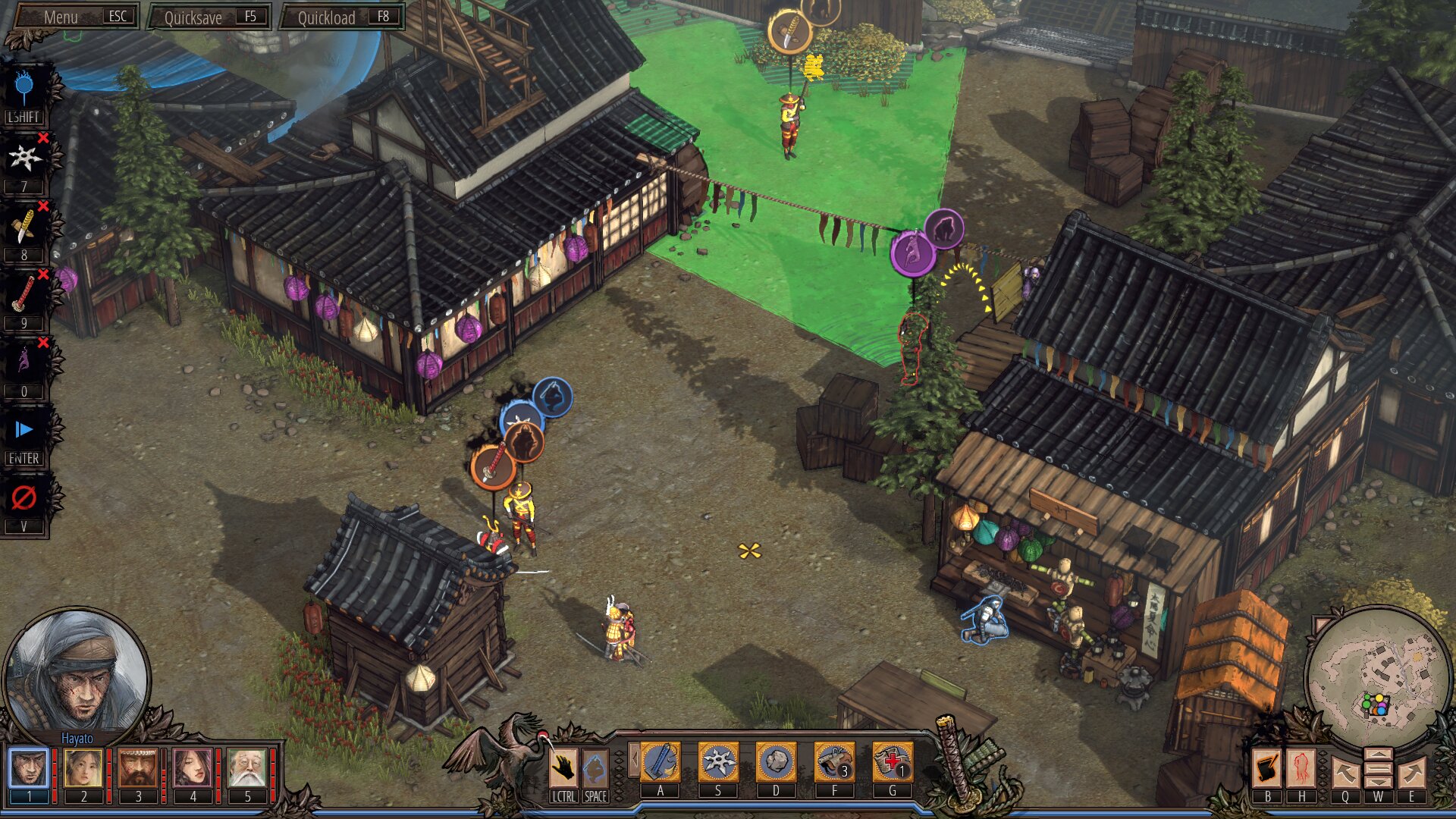Activate the shuriken ability
Image resolution: width=1456 pixels, height=819 pixels.
point(718,762)
